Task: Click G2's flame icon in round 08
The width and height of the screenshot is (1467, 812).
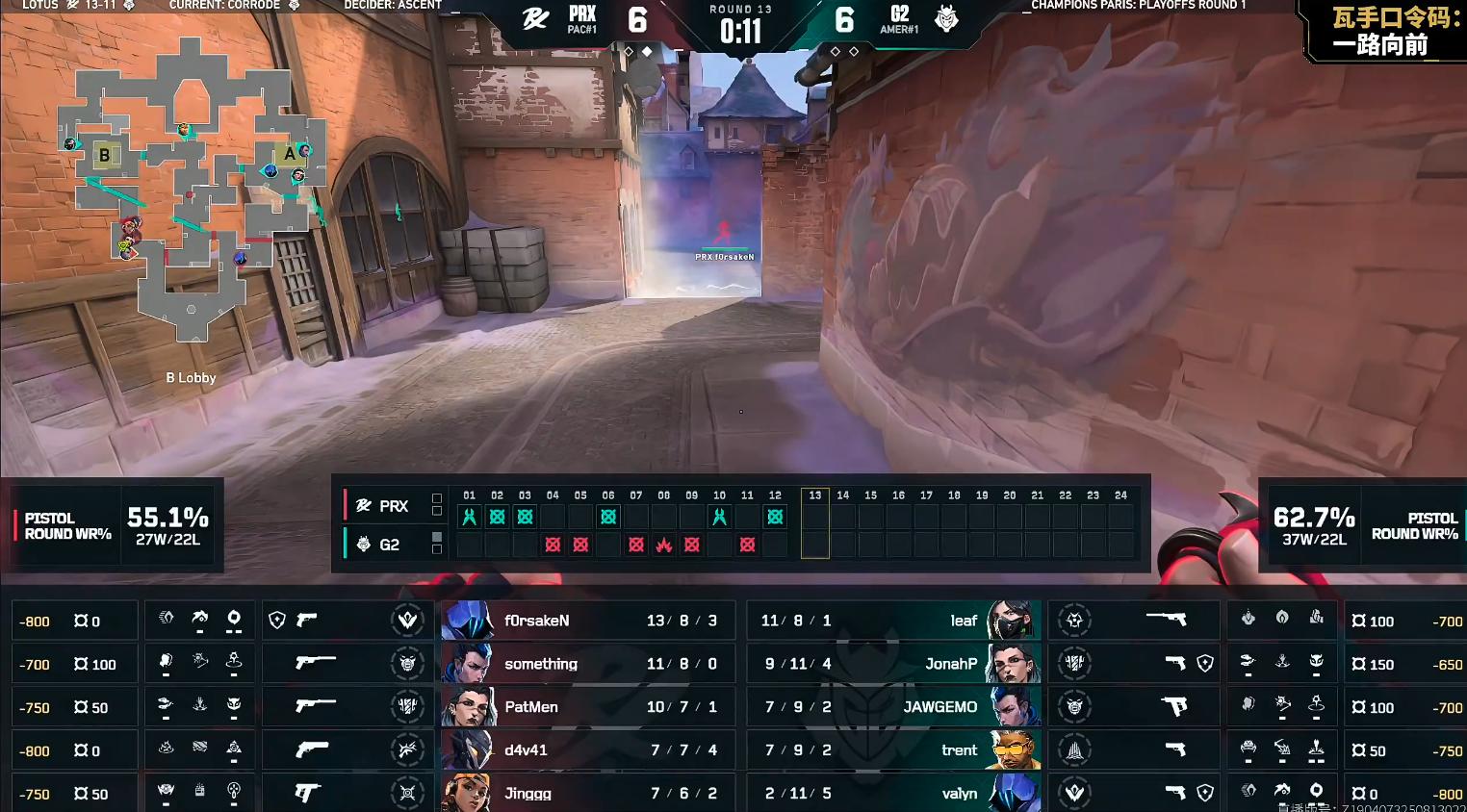Action: click(664, 545)
